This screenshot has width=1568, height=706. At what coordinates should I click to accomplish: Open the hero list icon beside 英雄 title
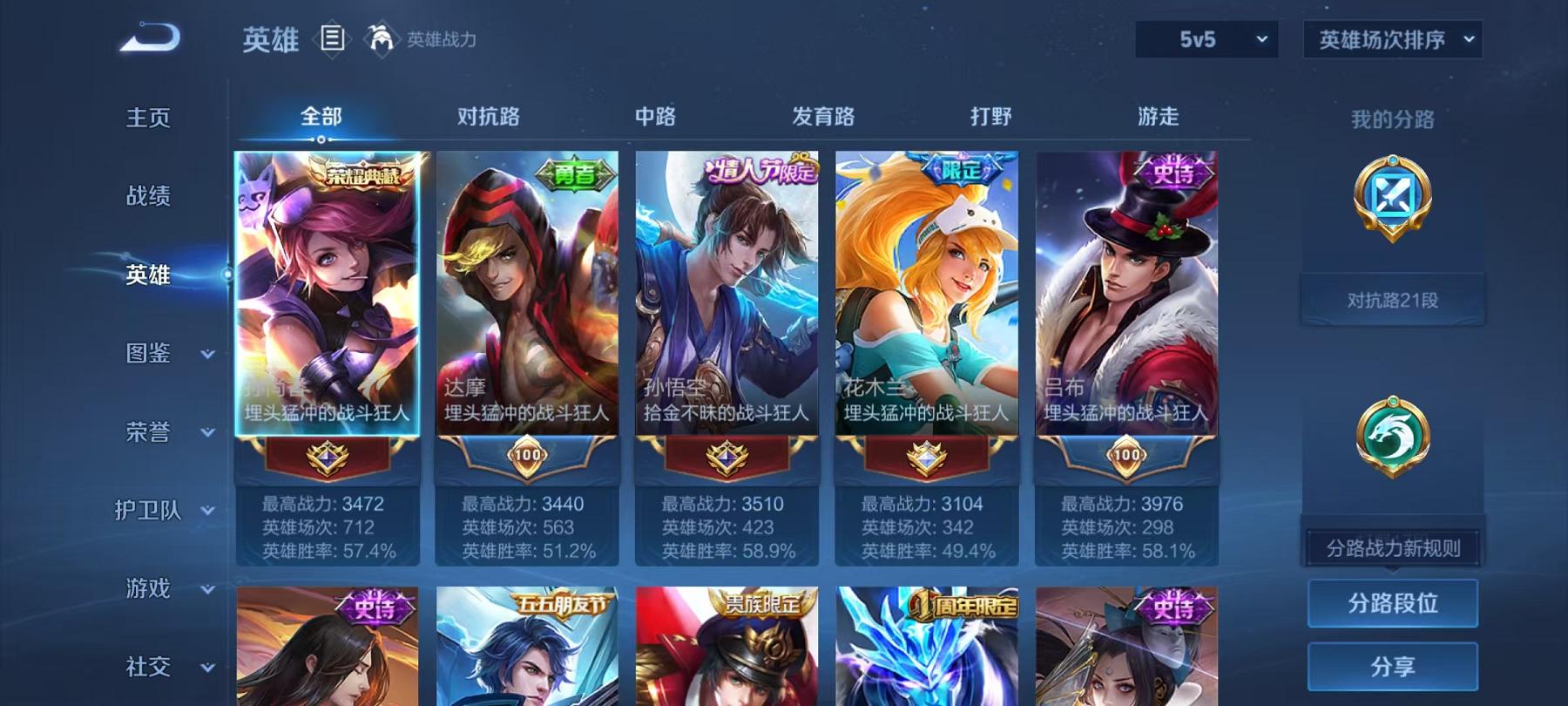click(334, 38)
